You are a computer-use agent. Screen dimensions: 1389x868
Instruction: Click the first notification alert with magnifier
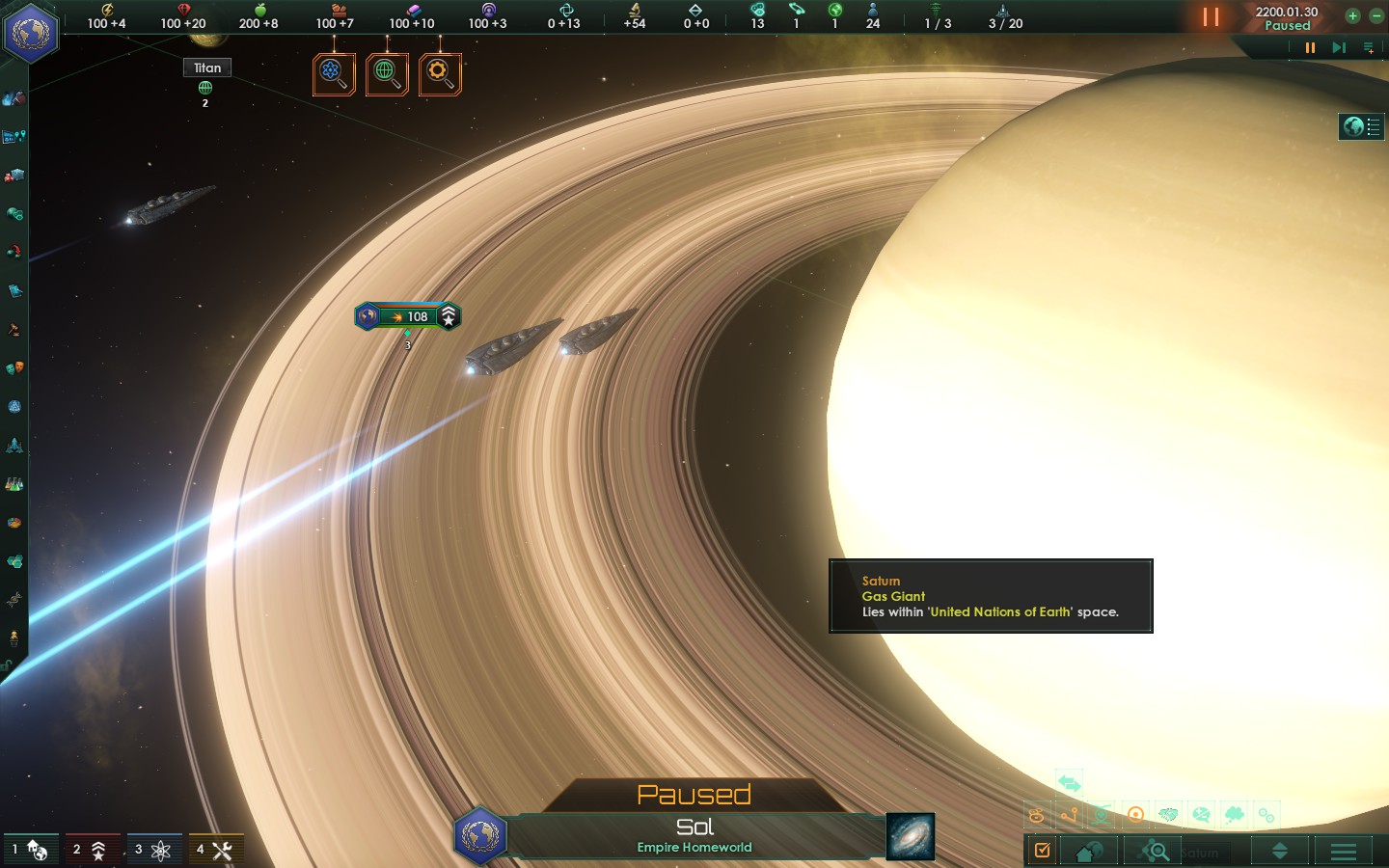334,73
